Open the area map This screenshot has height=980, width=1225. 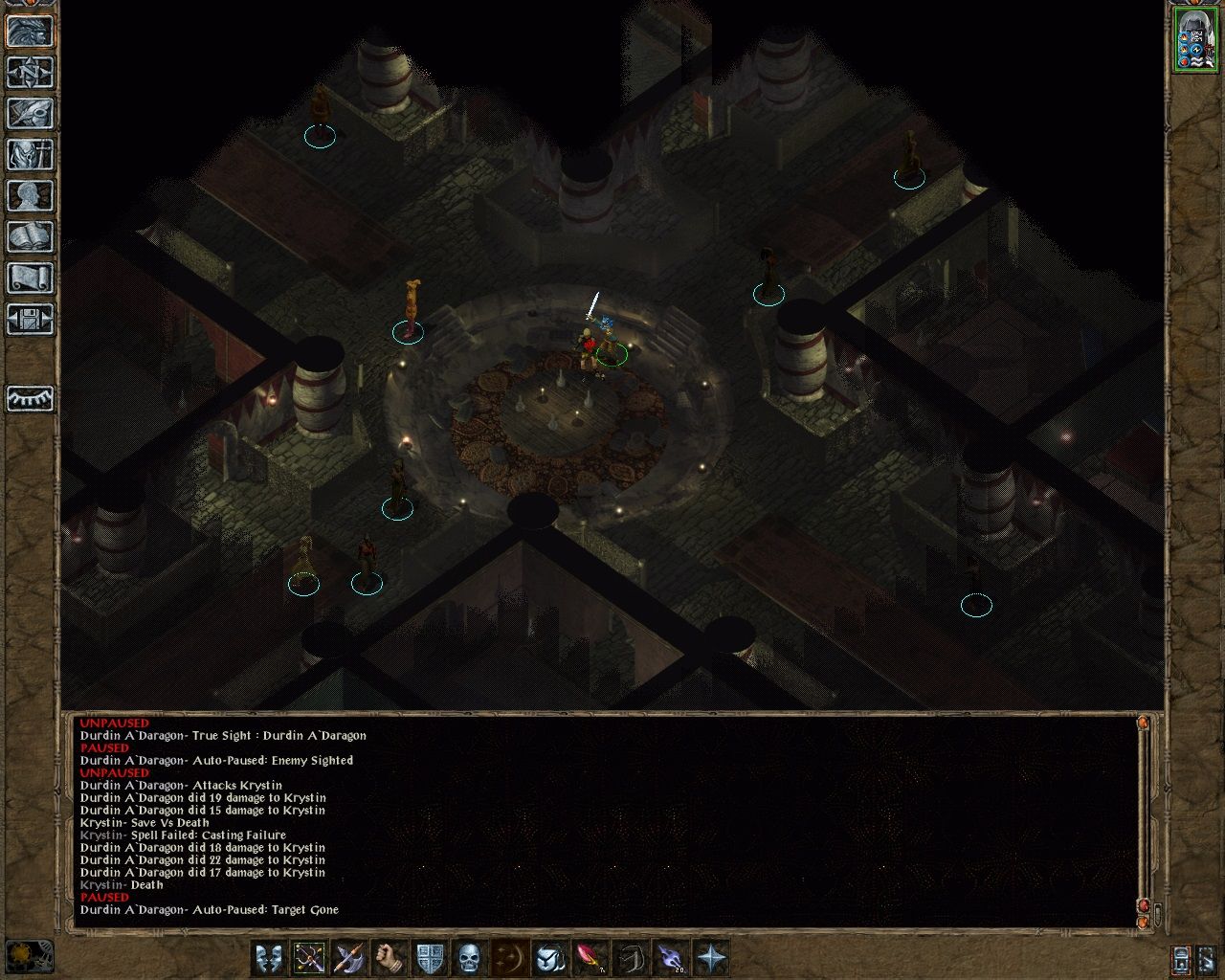(30, 73)
